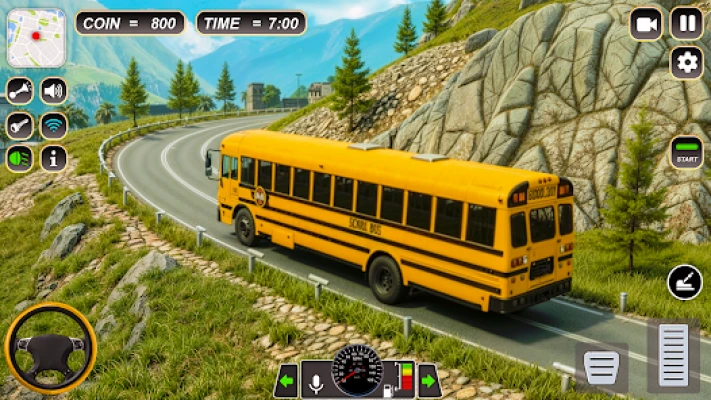Image resolution: width=711 pixels, height=400 pixels.
Task: Open the minimap with red marker
Action: coord(36,38)
